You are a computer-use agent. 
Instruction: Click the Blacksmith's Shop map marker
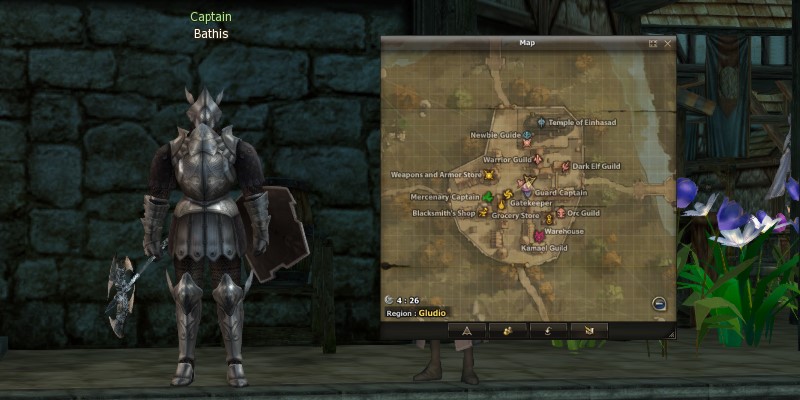[x=484, y=213]
